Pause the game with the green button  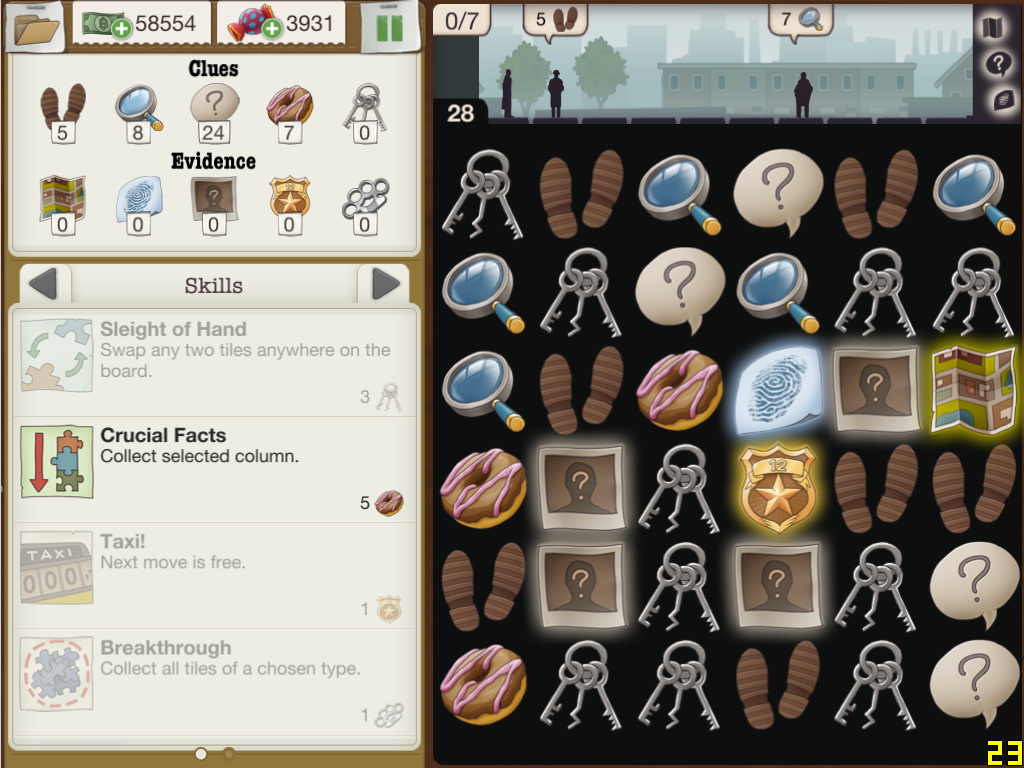tap(389, 26)
